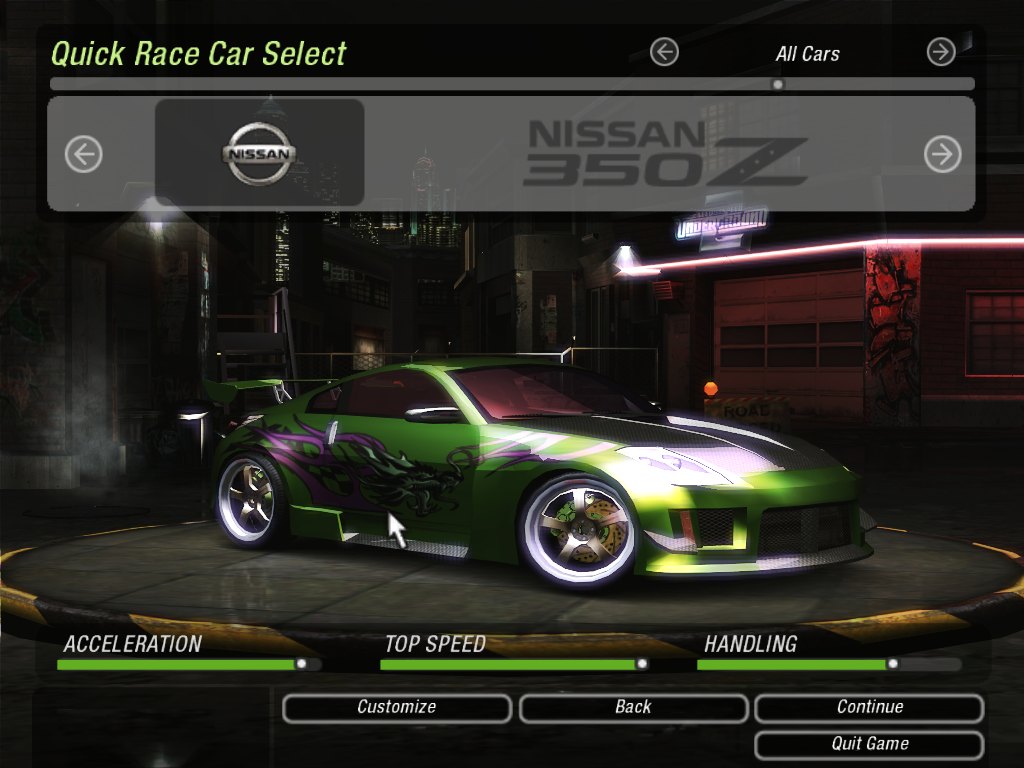The width and height of the screenshot is (1024, 768).
Task: Select the Nissan logo thumbnail
Action: [259, 153]
